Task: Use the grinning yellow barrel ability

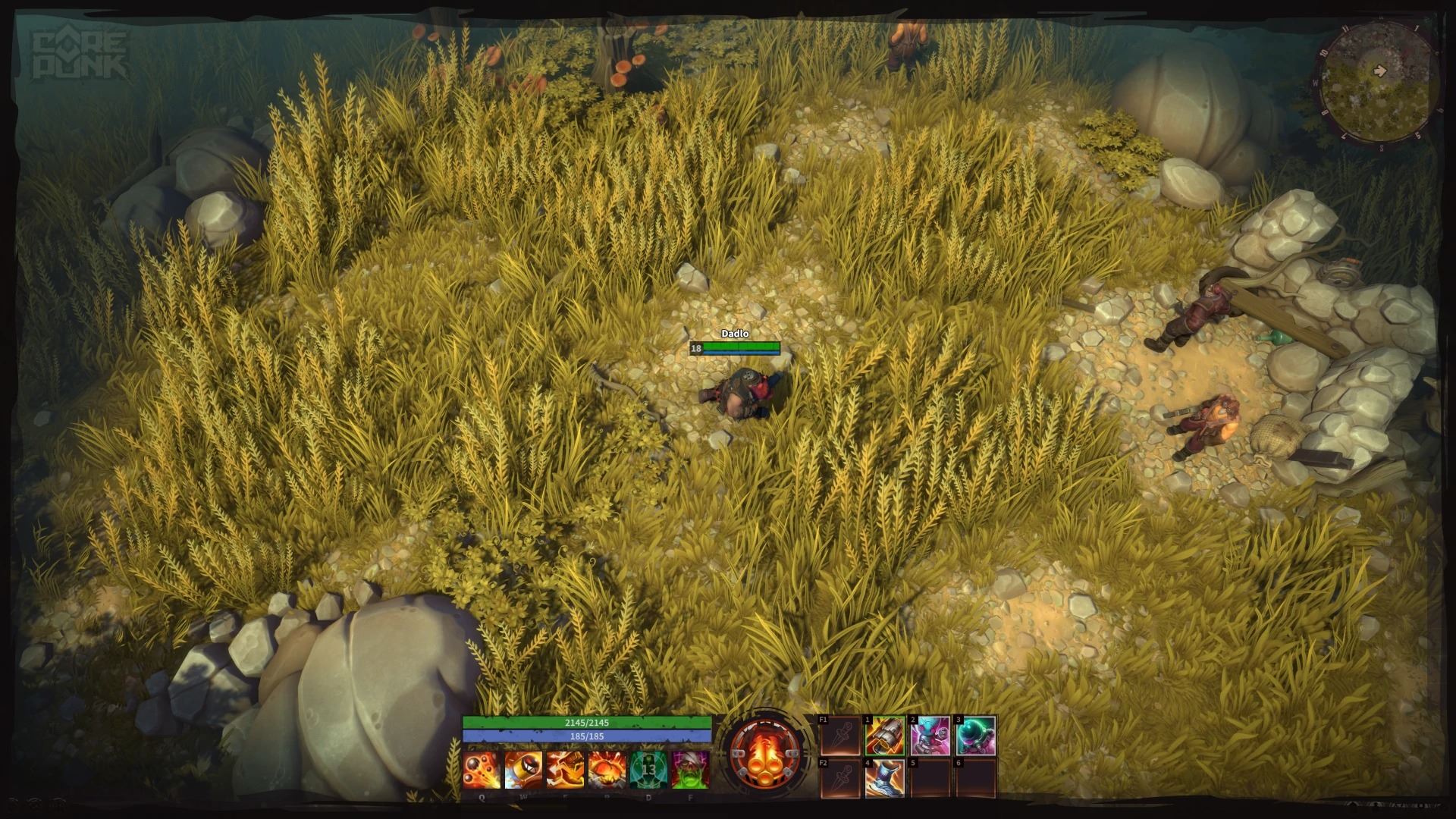Action: point(523,770)
